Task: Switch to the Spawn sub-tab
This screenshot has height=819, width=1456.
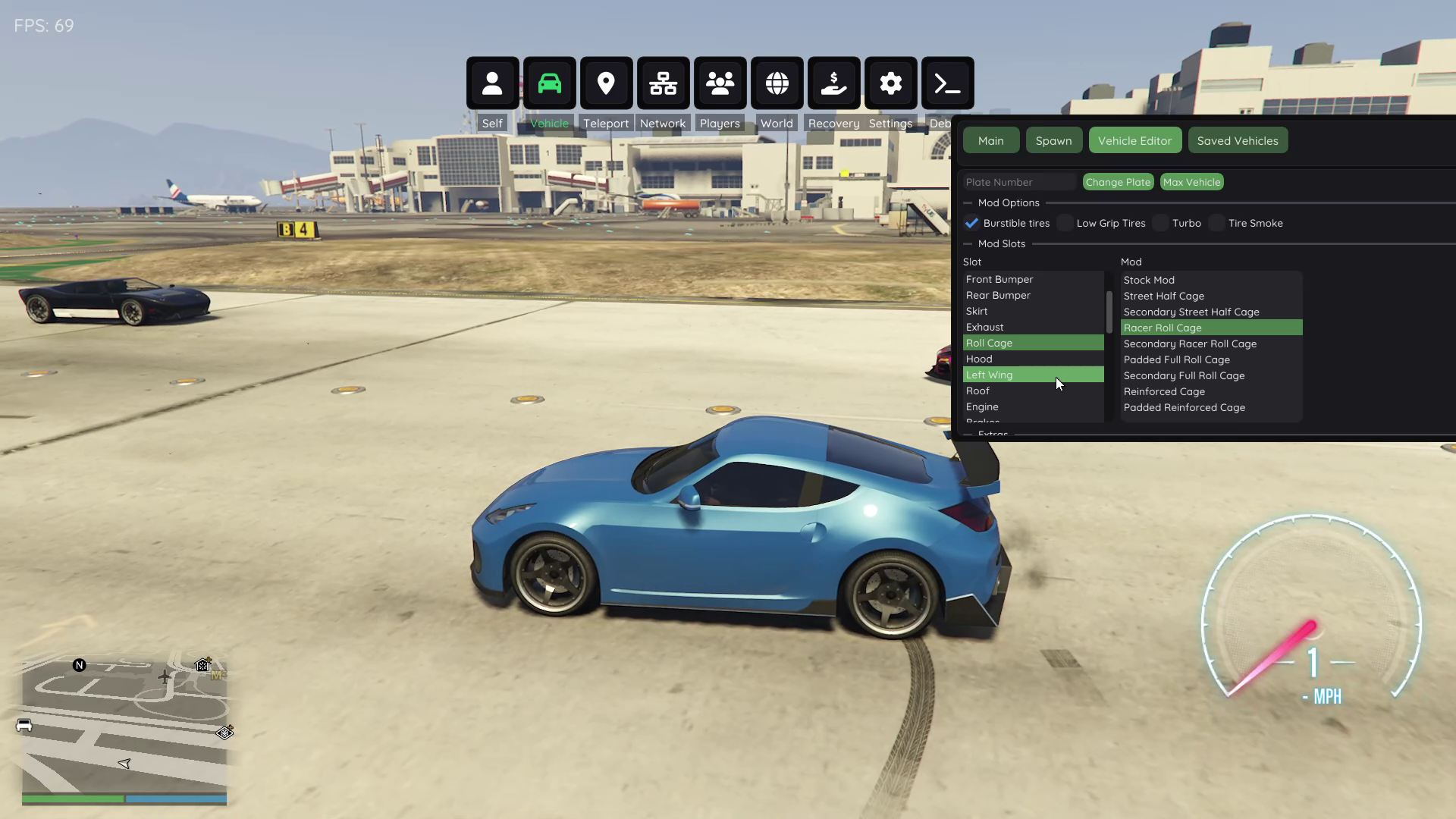Action: [1053, 141]
